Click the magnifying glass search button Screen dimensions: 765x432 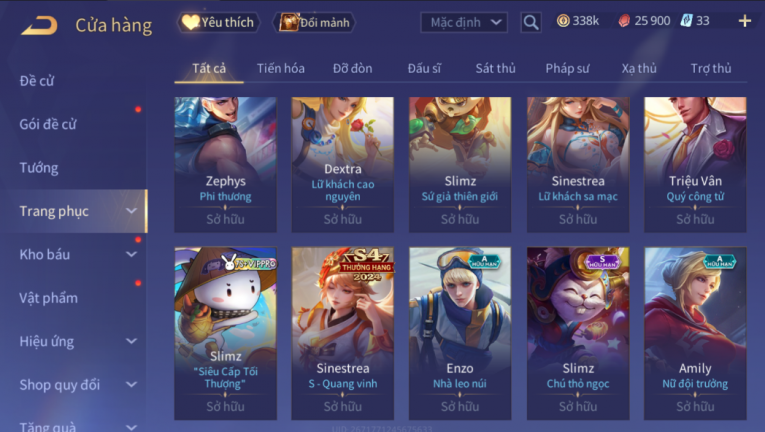pos(531,22)
